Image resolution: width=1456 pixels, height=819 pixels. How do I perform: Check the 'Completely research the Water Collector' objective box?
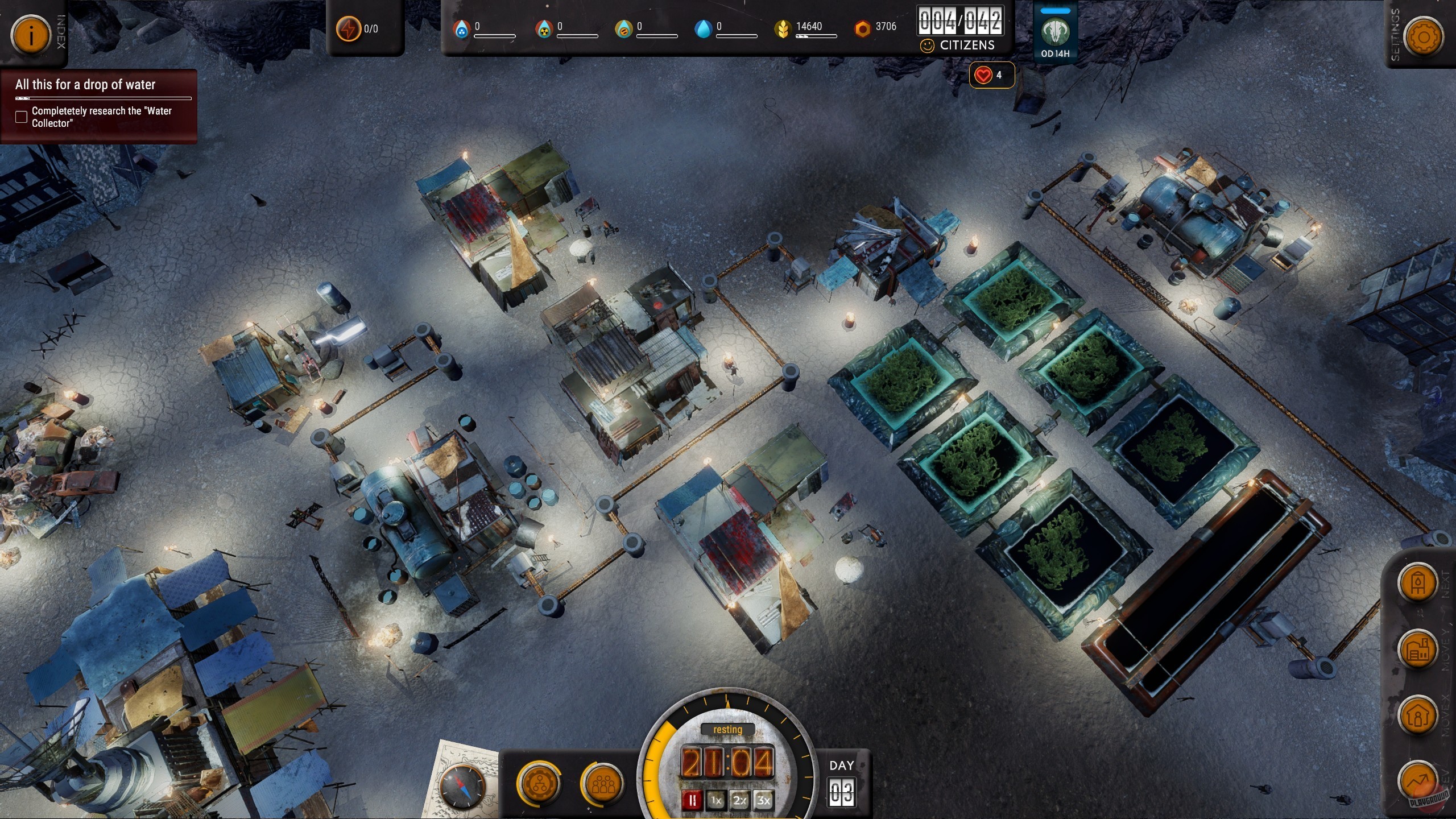point(21,117)
